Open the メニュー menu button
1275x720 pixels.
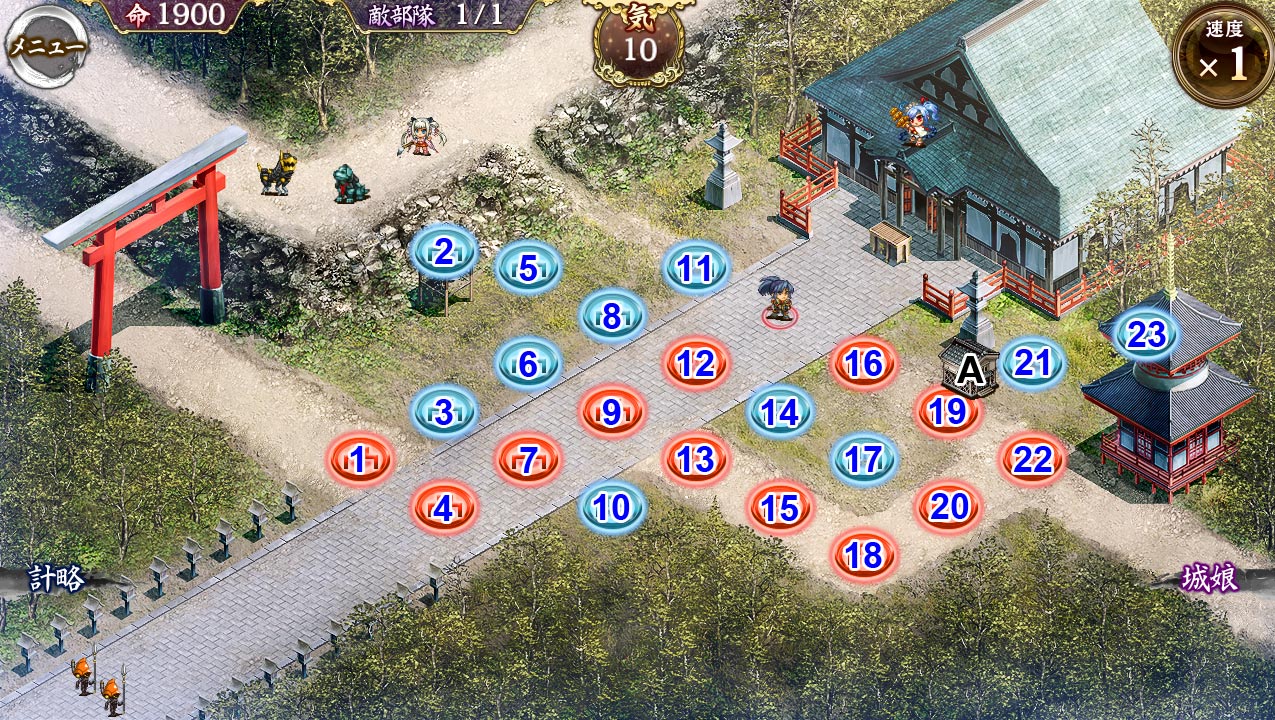click(x=47, y=47)
